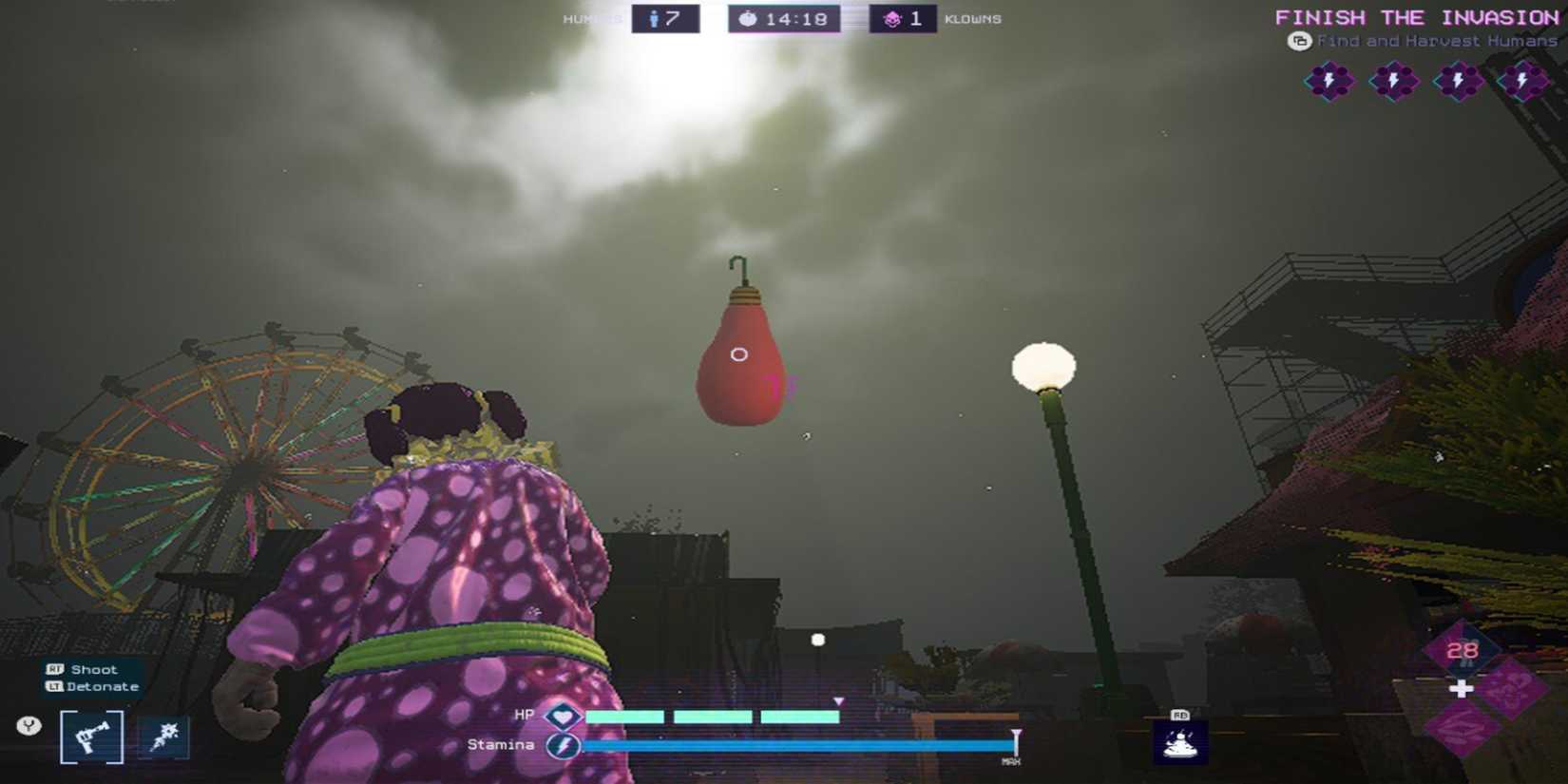Click the first lightning ability icon top right

point(1329,81)
